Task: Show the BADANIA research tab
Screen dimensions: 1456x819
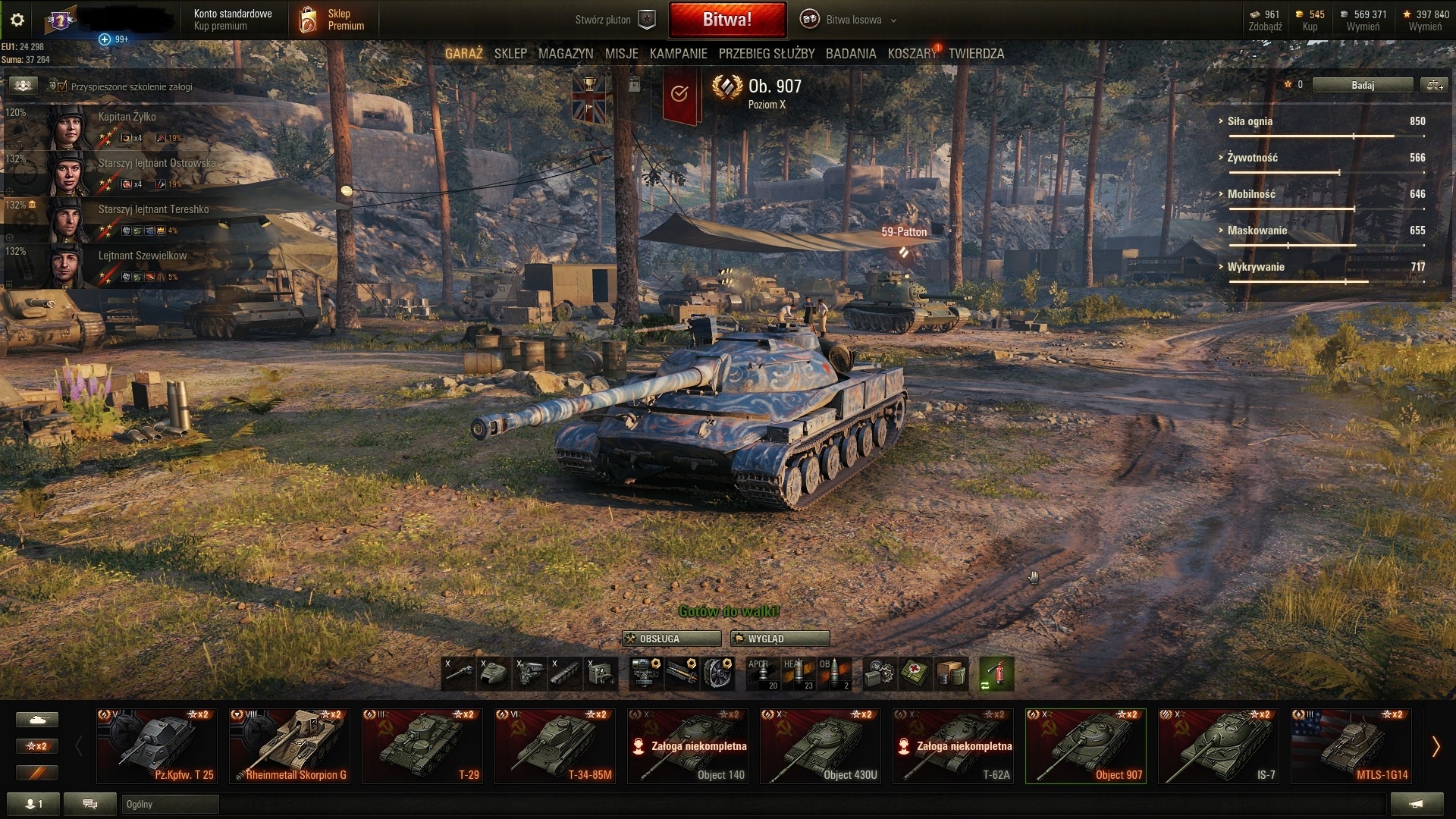Action: click(851, 54)
